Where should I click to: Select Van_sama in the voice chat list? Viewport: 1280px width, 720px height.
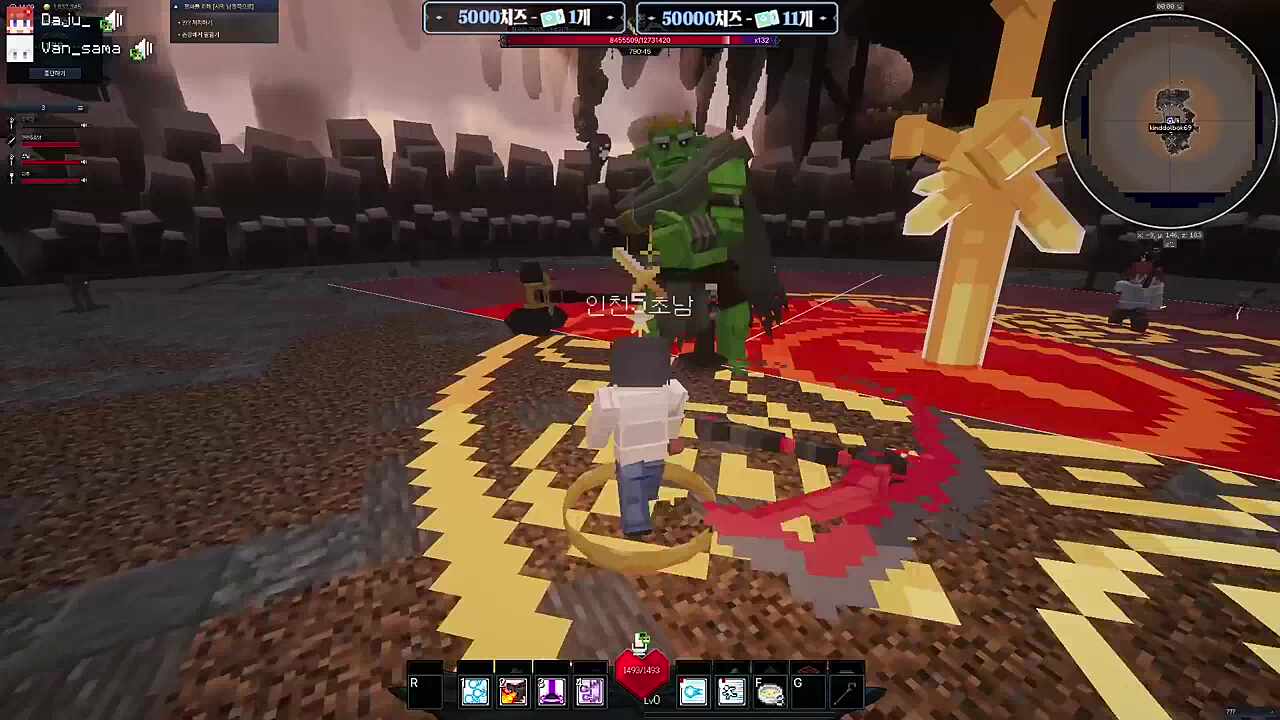coord(80,48)
